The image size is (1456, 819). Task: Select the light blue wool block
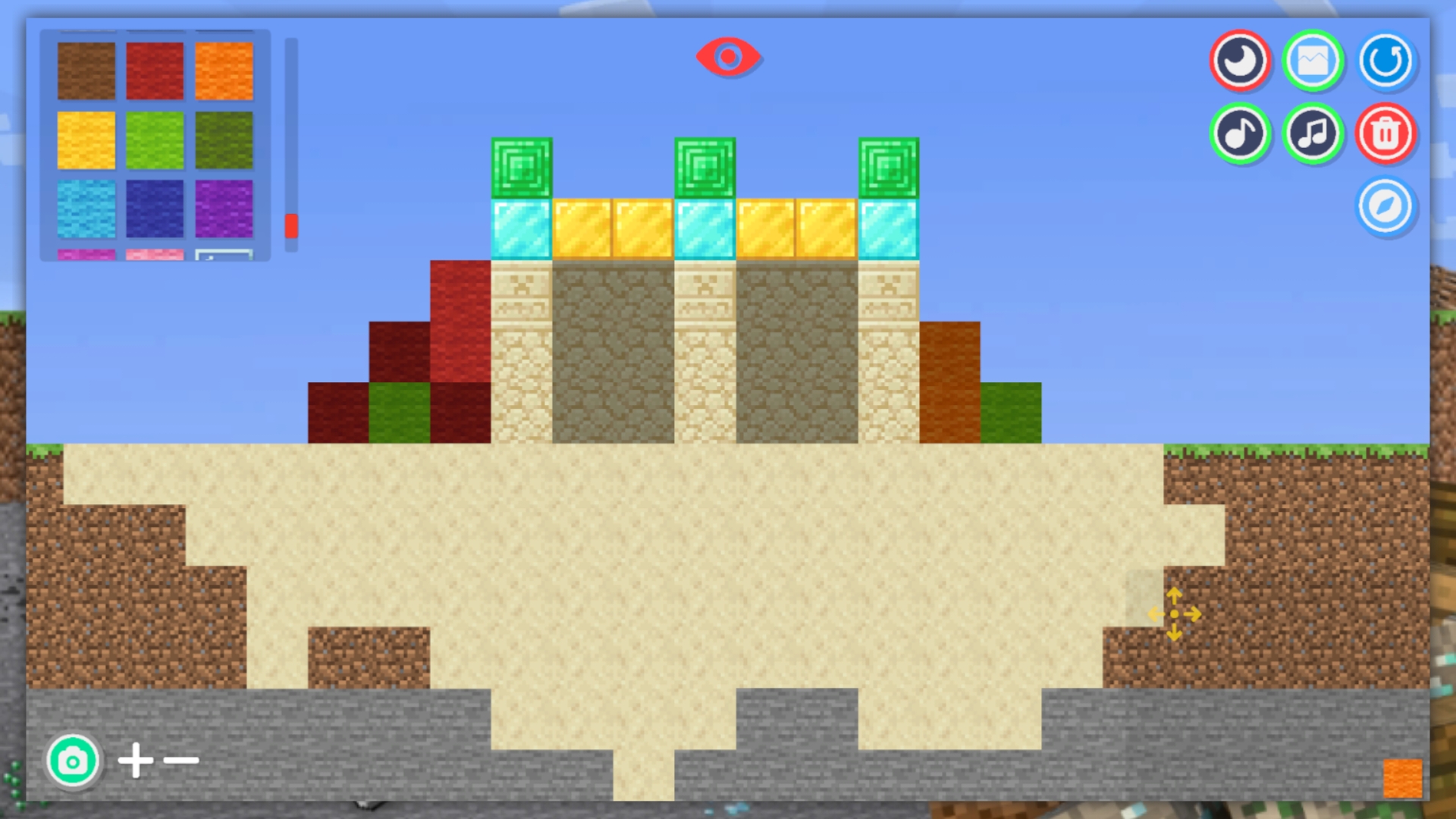pyautogui.click(x=86, y=210)
